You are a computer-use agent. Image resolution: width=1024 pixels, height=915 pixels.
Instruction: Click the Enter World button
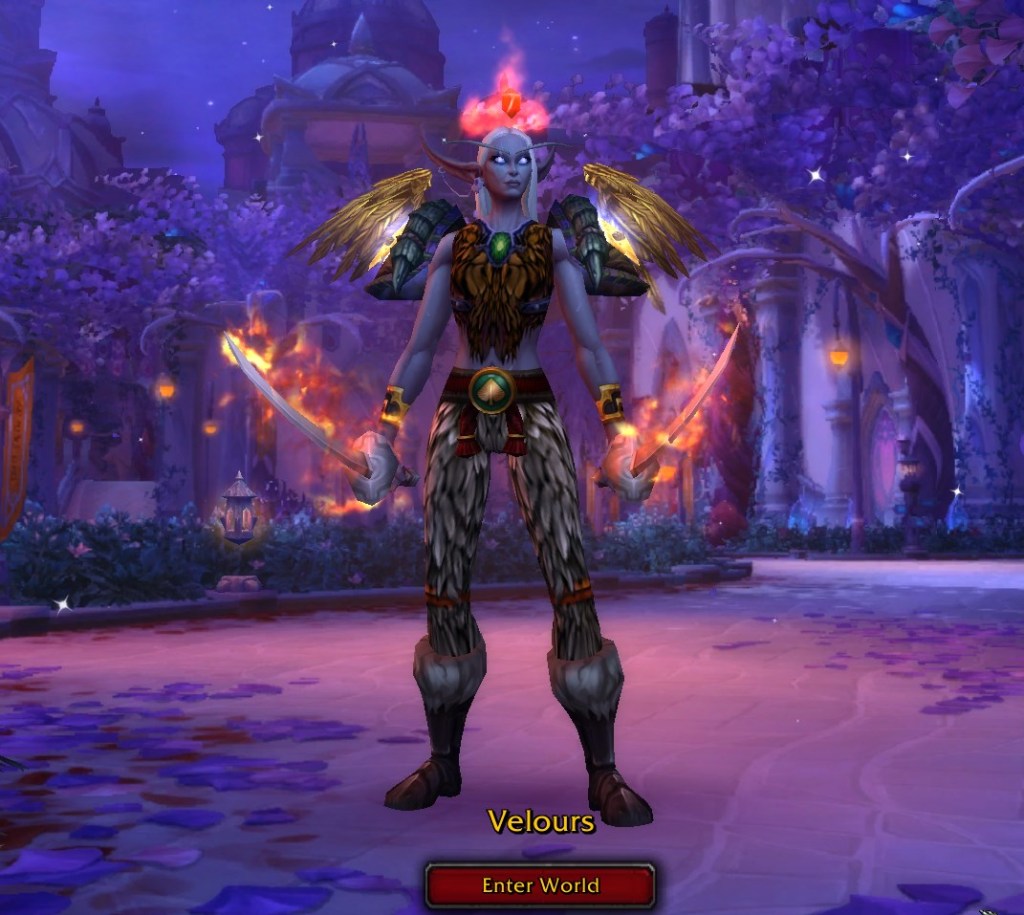pos(540,885)
